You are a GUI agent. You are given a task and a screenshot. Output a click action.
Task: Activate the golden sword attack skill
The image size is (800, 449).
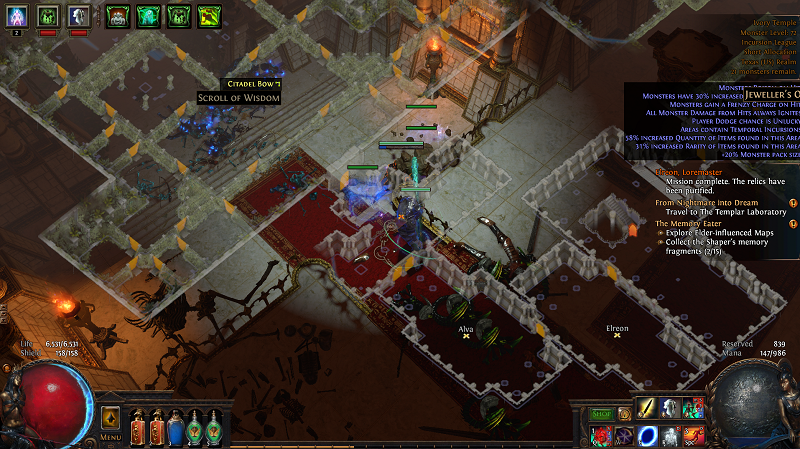click(x=646, y=409)
